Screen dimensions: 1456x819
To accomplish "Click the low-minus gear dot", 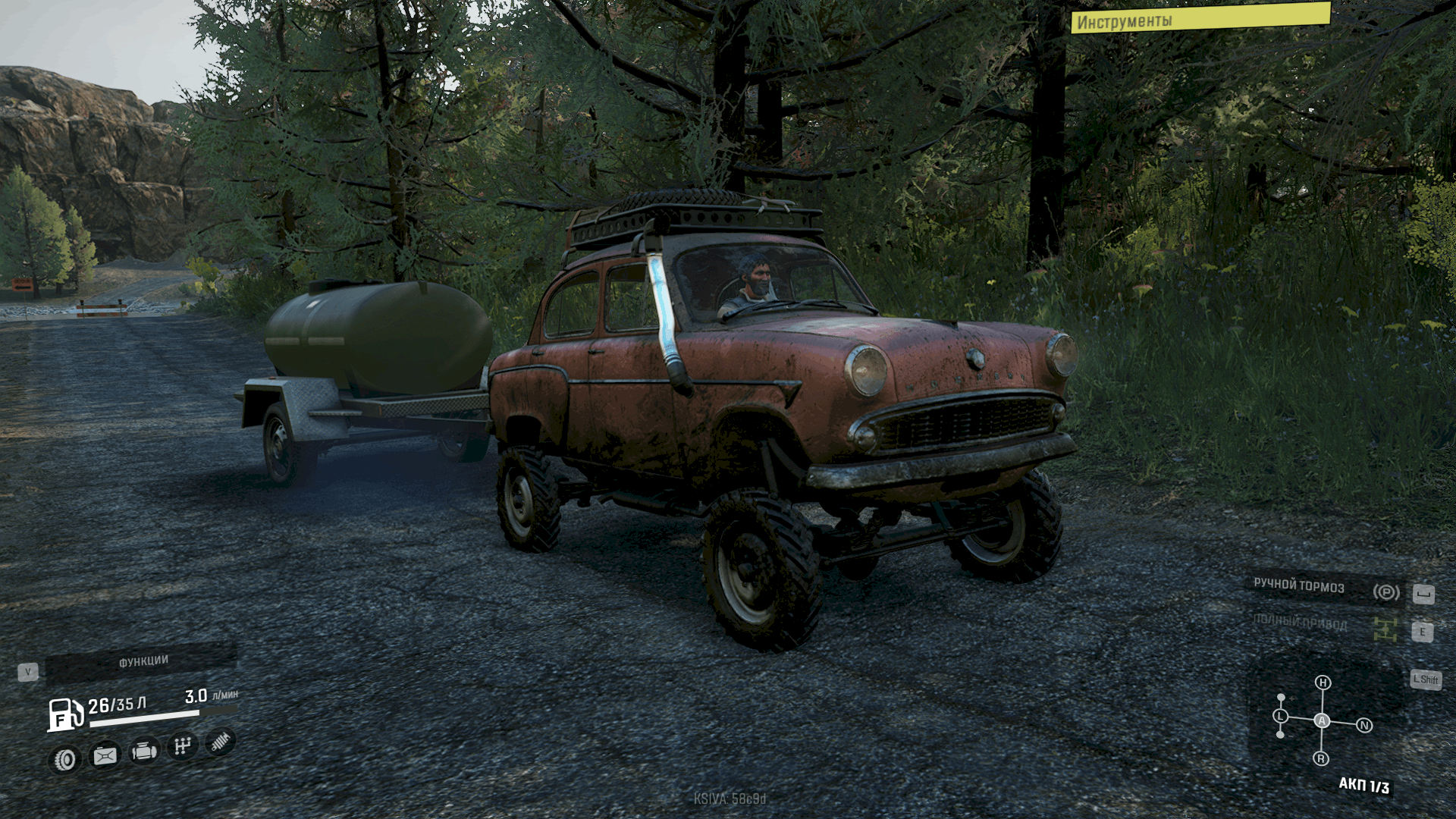I will pos(1281,734).
